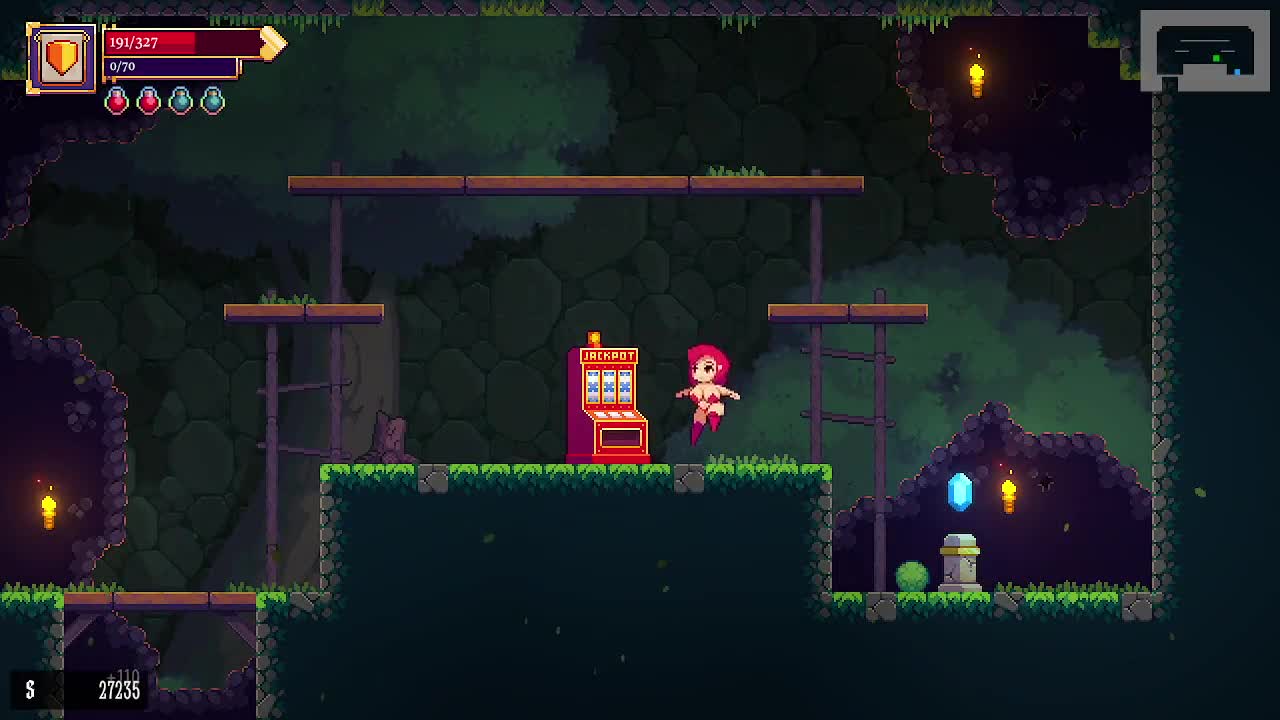Select the orange shield emblem icon

62,58
